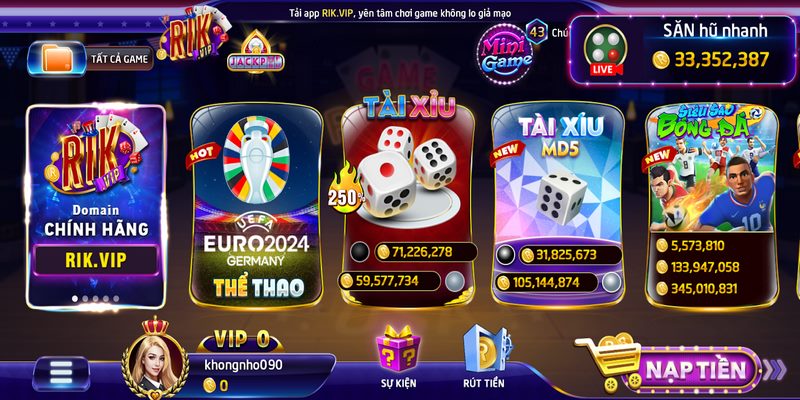Select the RIK.VIP domain banner

pos(96,204)
